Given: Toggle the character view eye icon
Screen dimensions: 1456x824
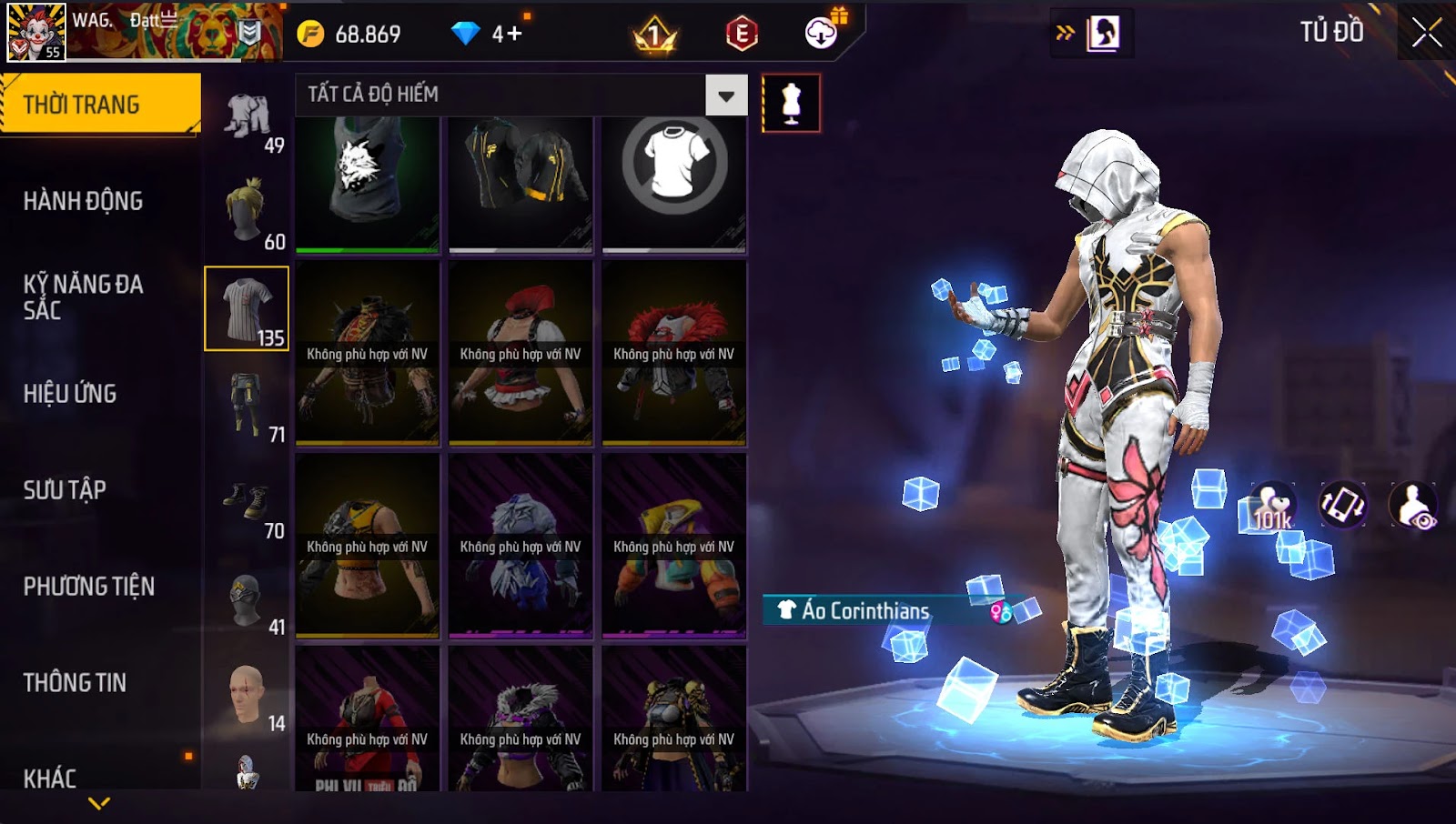Looking at the screenshot, I should pos(1414,506).
